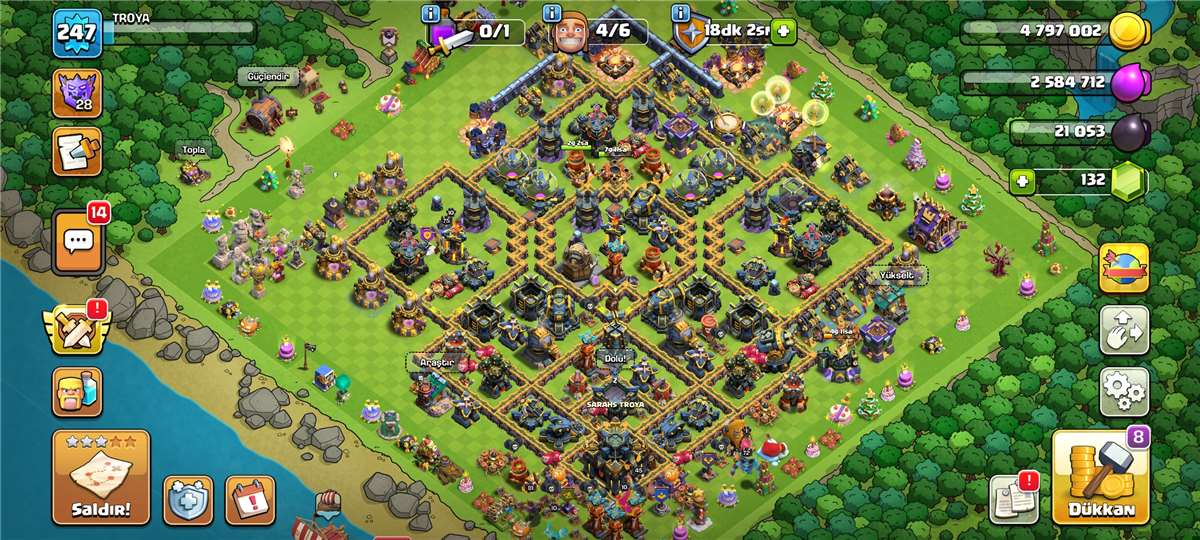The width and height of the screenshot is (1200, 540).
Task: Tap the Saldır! attack button
Action: (101, 479)
